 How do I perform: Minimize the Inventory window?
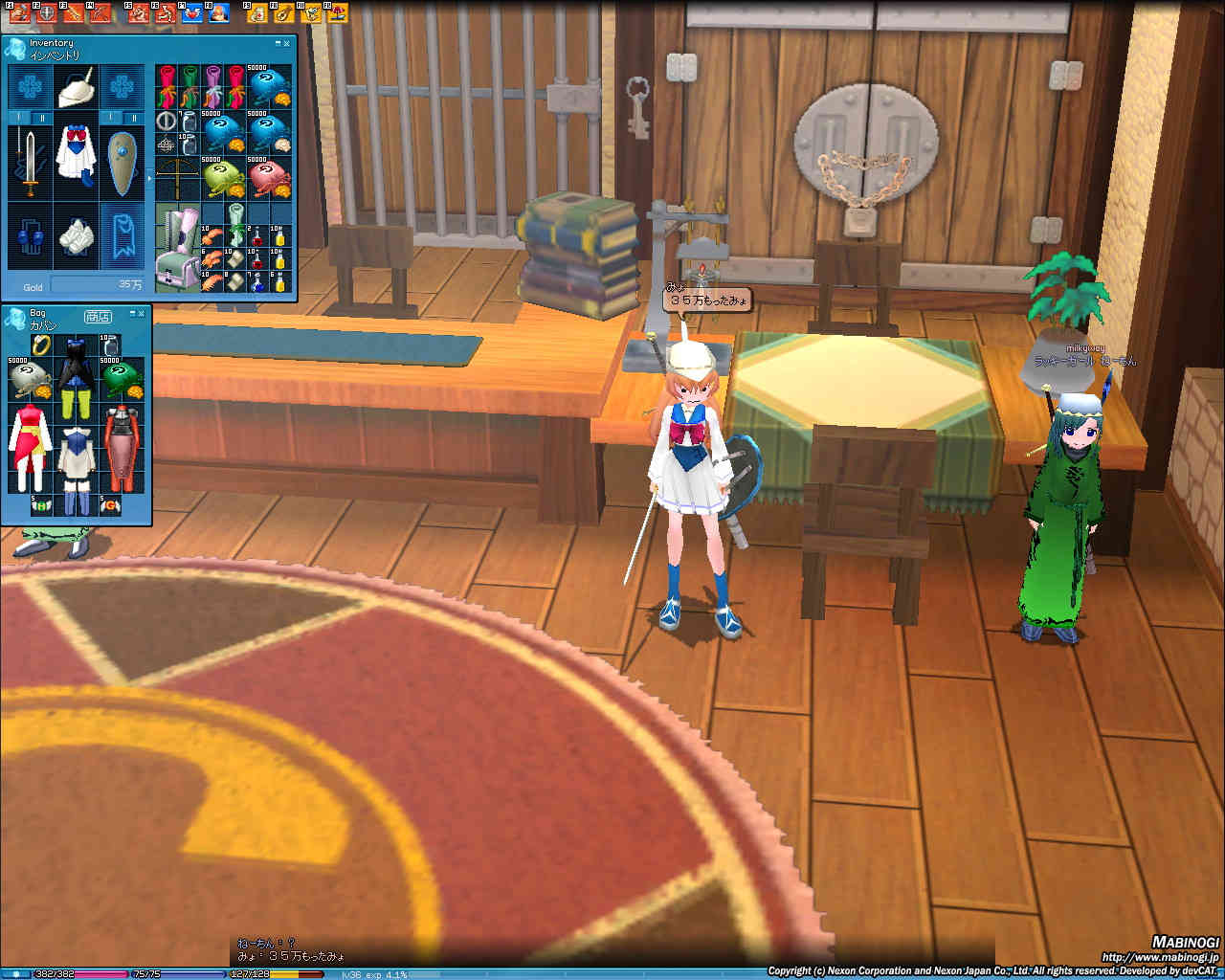[278, 43]
